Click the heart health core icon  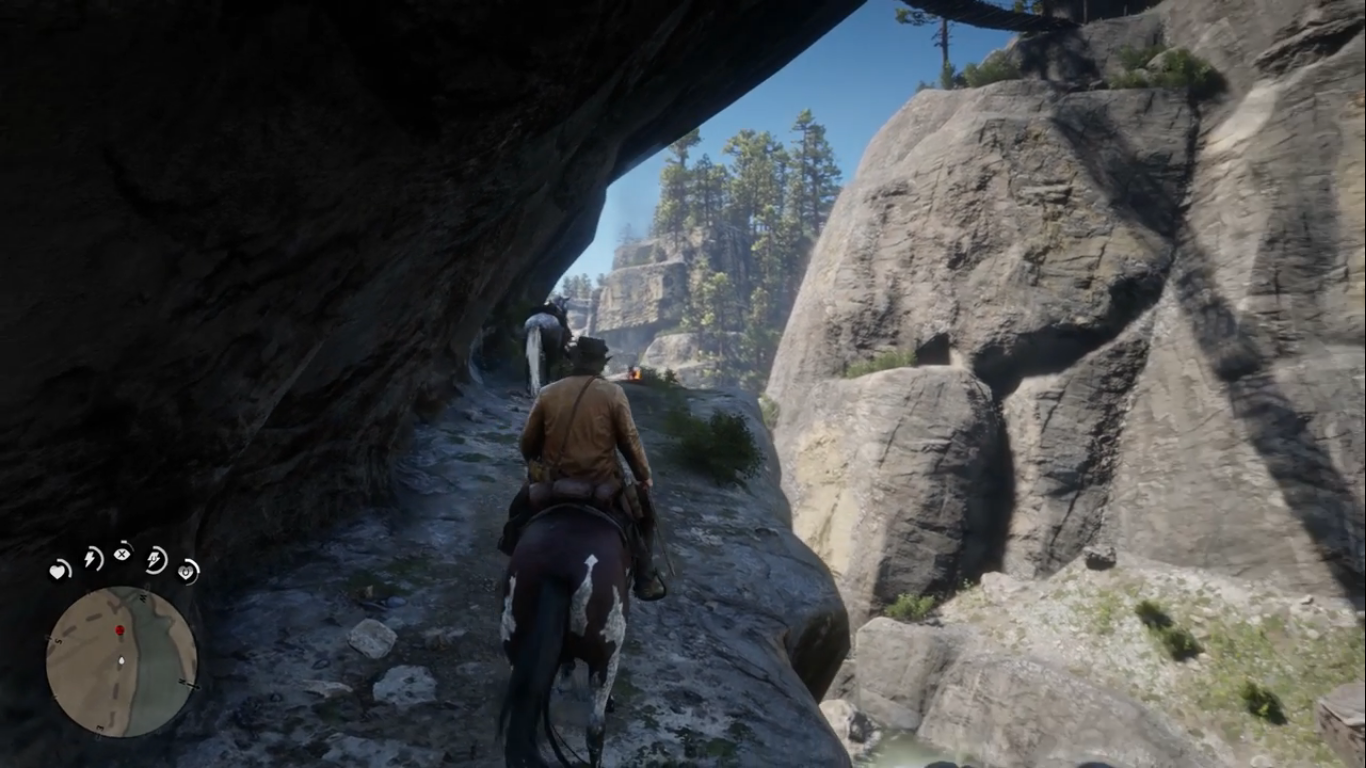point(60,570)
